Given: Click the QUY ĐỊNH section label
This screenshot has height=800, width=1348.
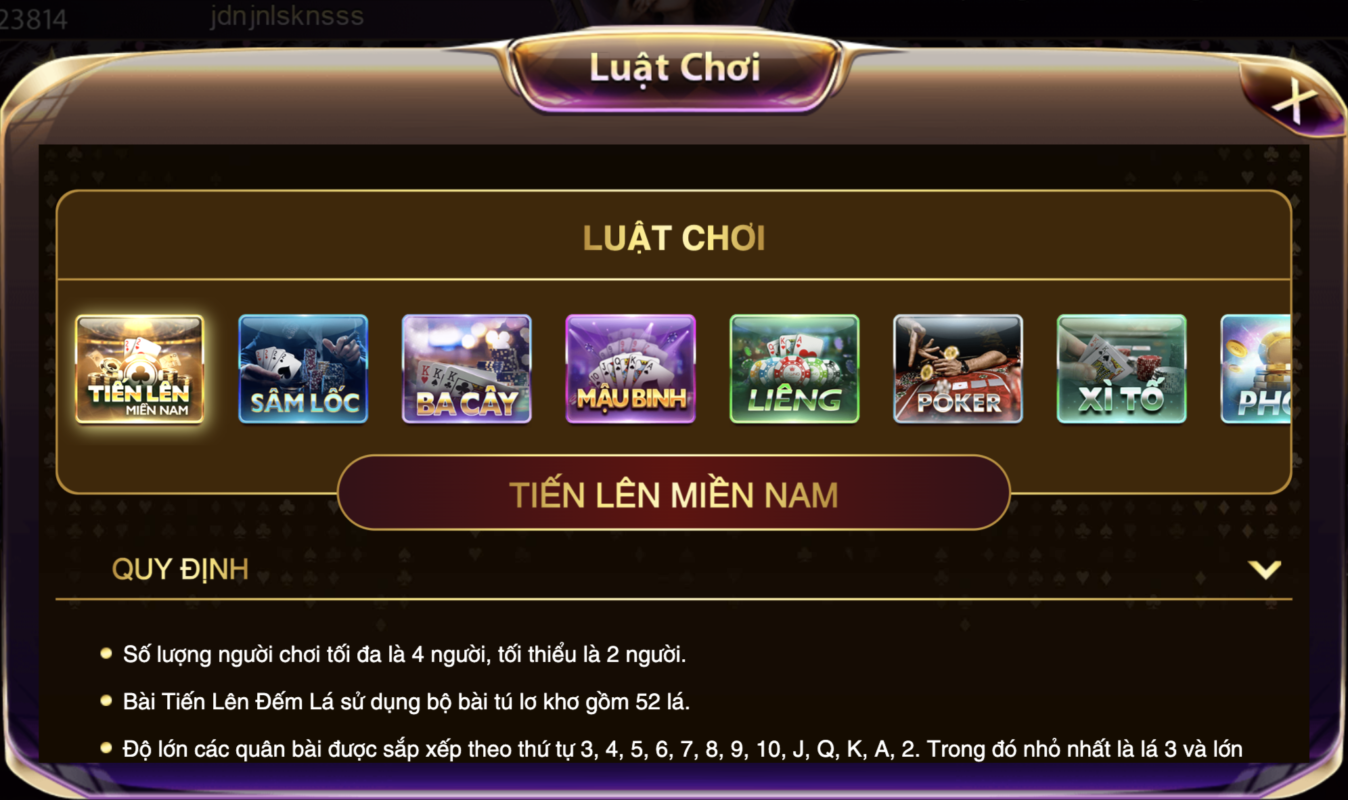Looking at the screenshot, I should 180,570.
